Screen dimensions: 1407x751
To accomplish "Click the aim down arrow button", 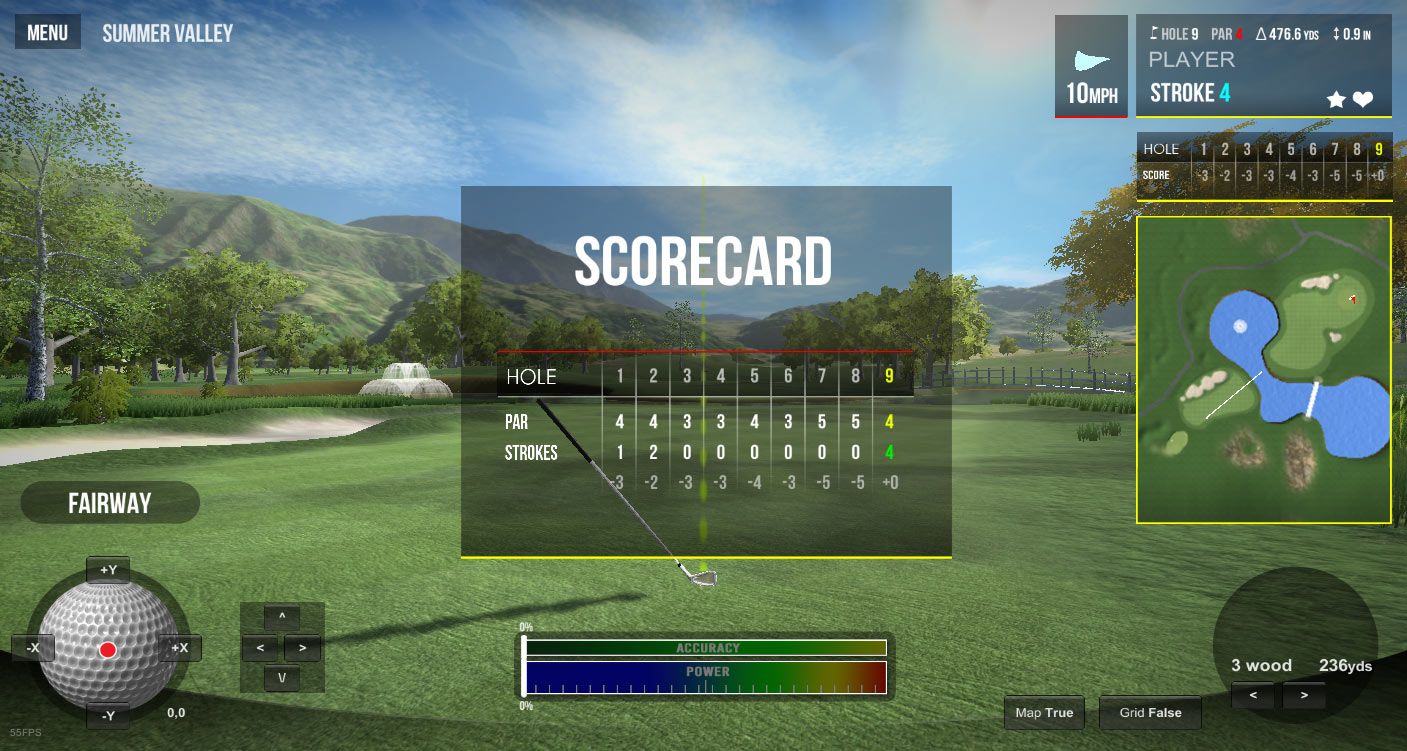I will (x=282, y=678).
